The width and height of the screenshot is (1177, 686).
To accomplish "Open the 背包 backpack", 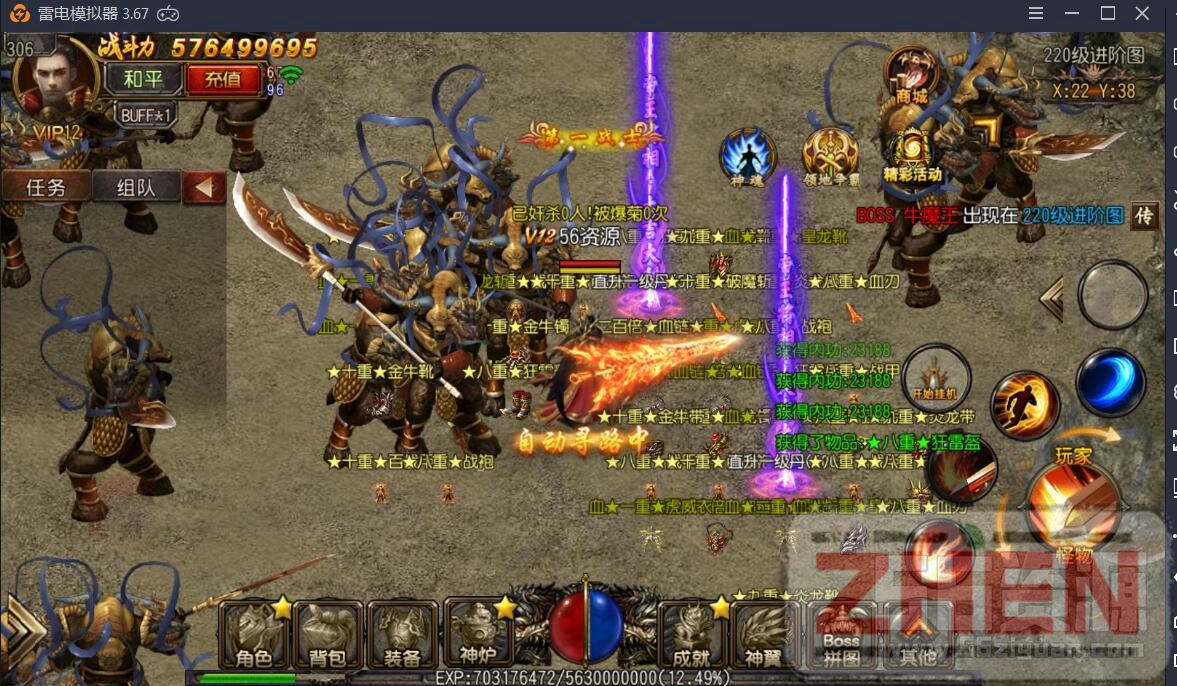I will [x=329, y=635].
